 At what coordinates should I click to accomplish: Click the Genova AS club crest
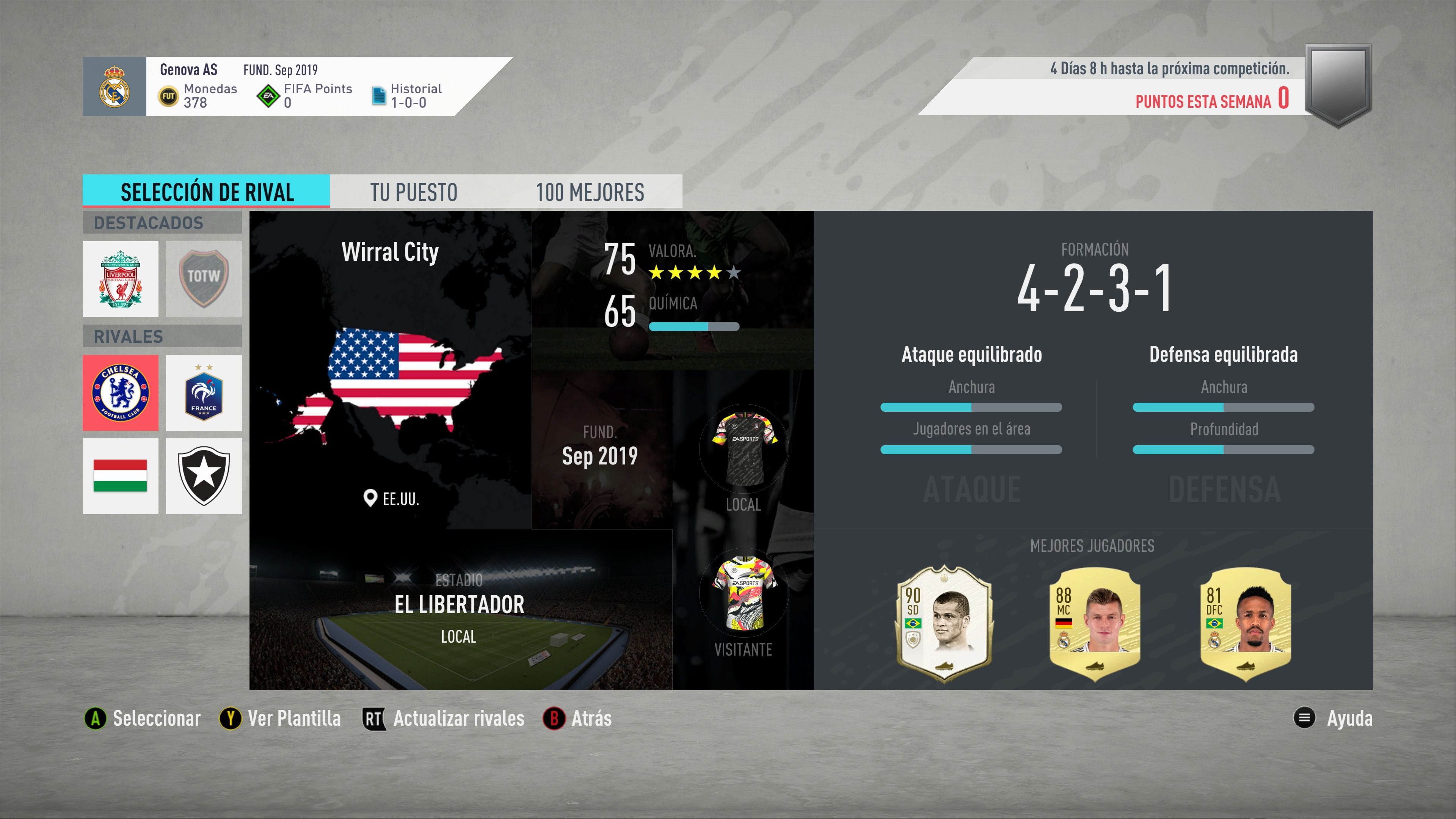coord(114,86)
